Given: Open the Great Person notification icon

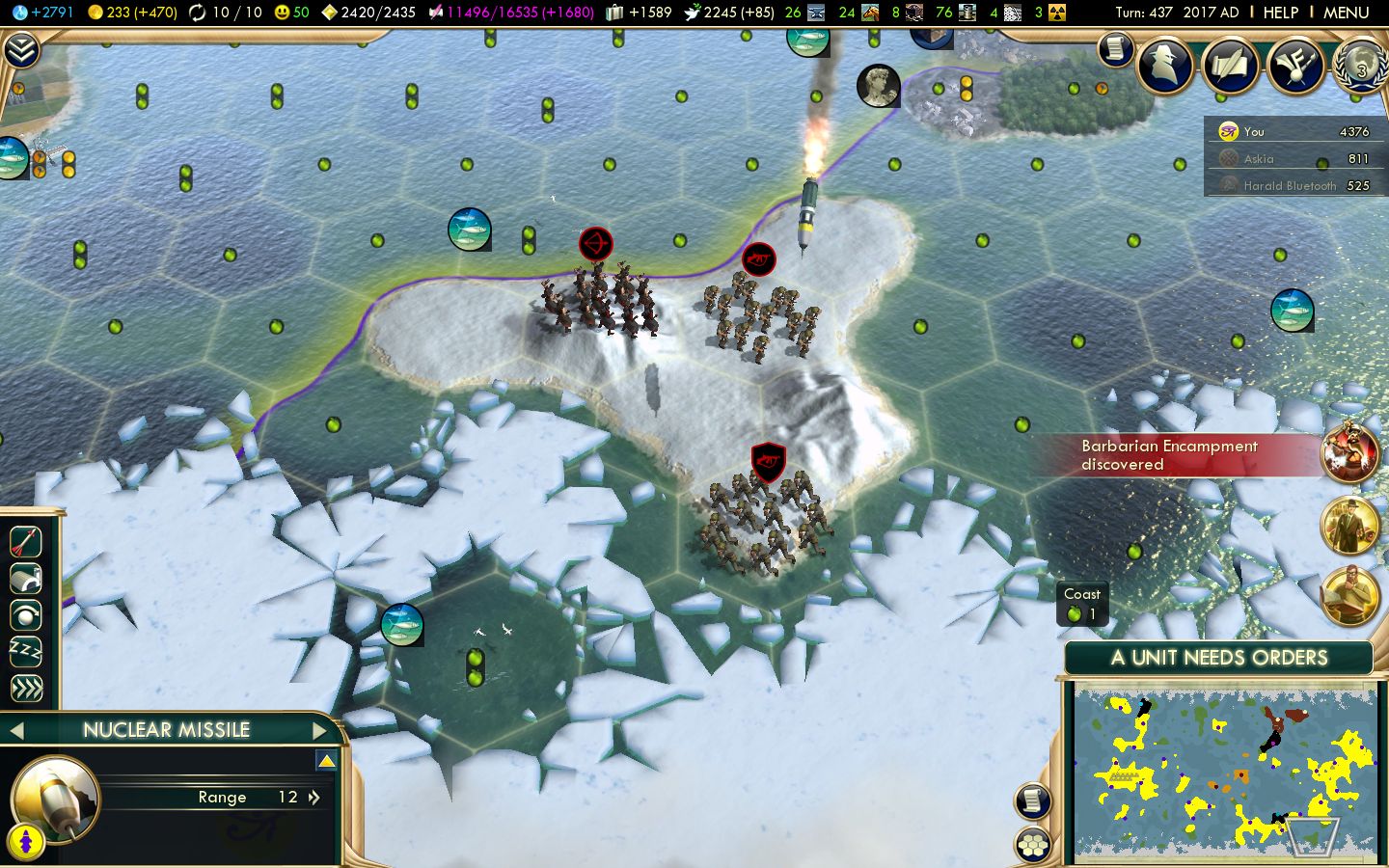Looking at the screenshot, I should point(1350,525).
